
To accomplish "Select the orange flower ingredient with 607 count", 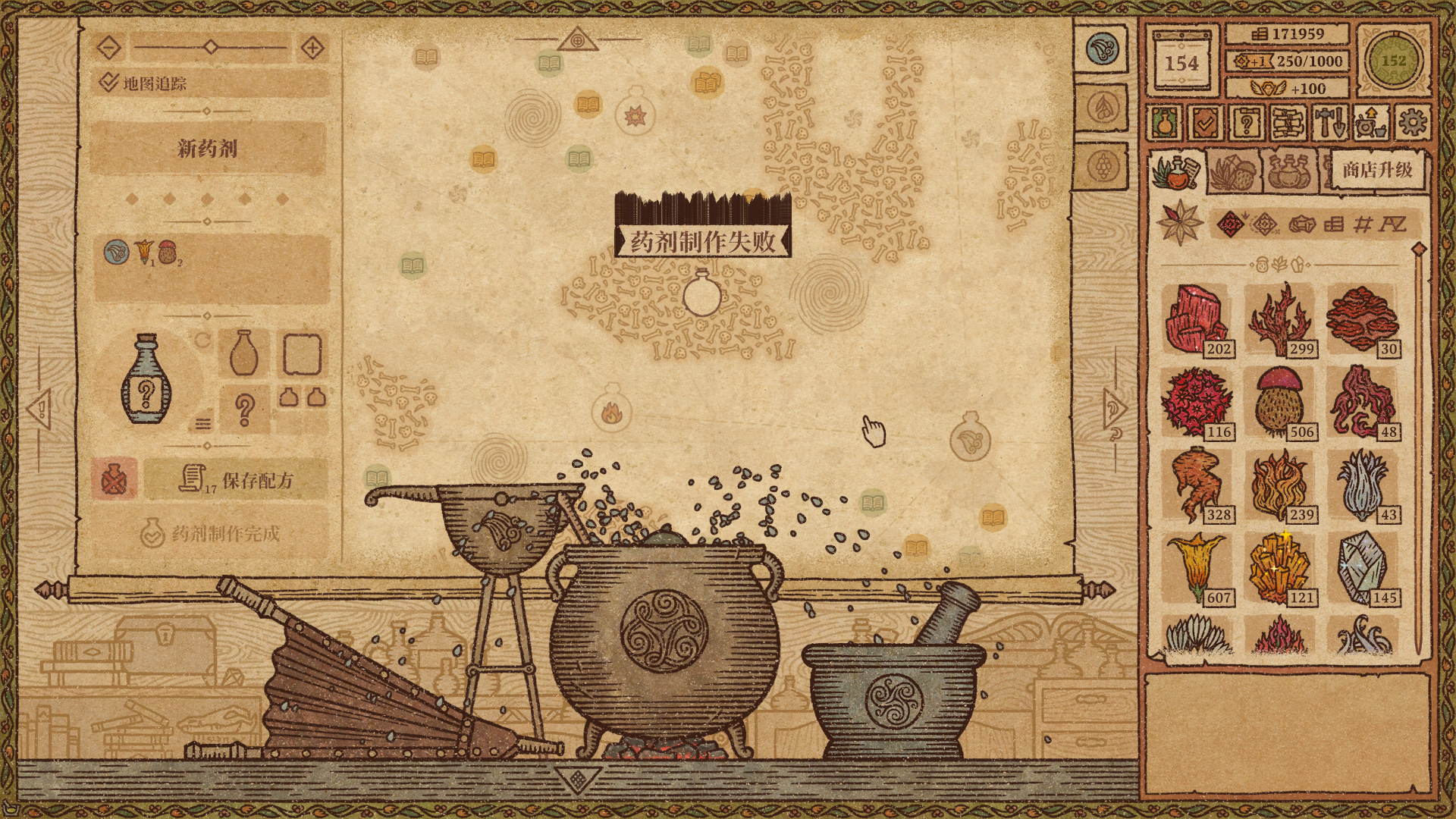I will pyautogui.click(x=1197, y=568).
